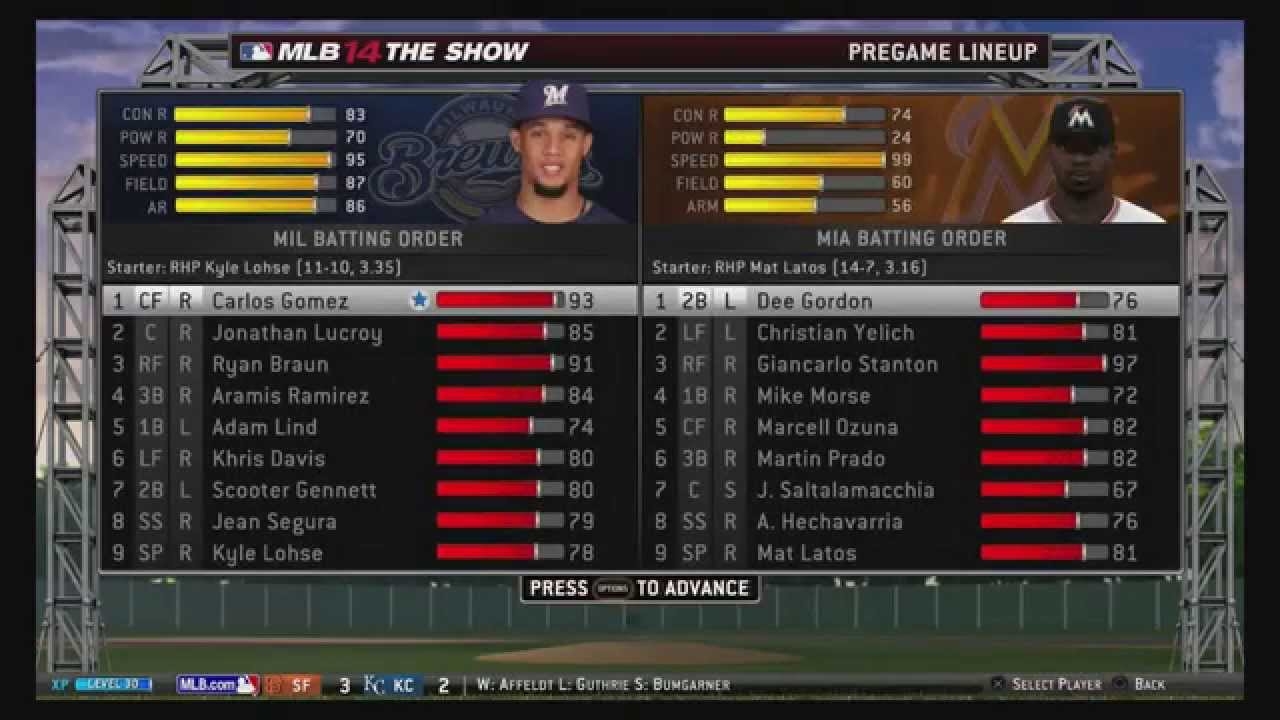Screen dimensions: 1280x720
Task: Choose J. Saltalamacchia's lineup row
Action: [x=845, y=490]
